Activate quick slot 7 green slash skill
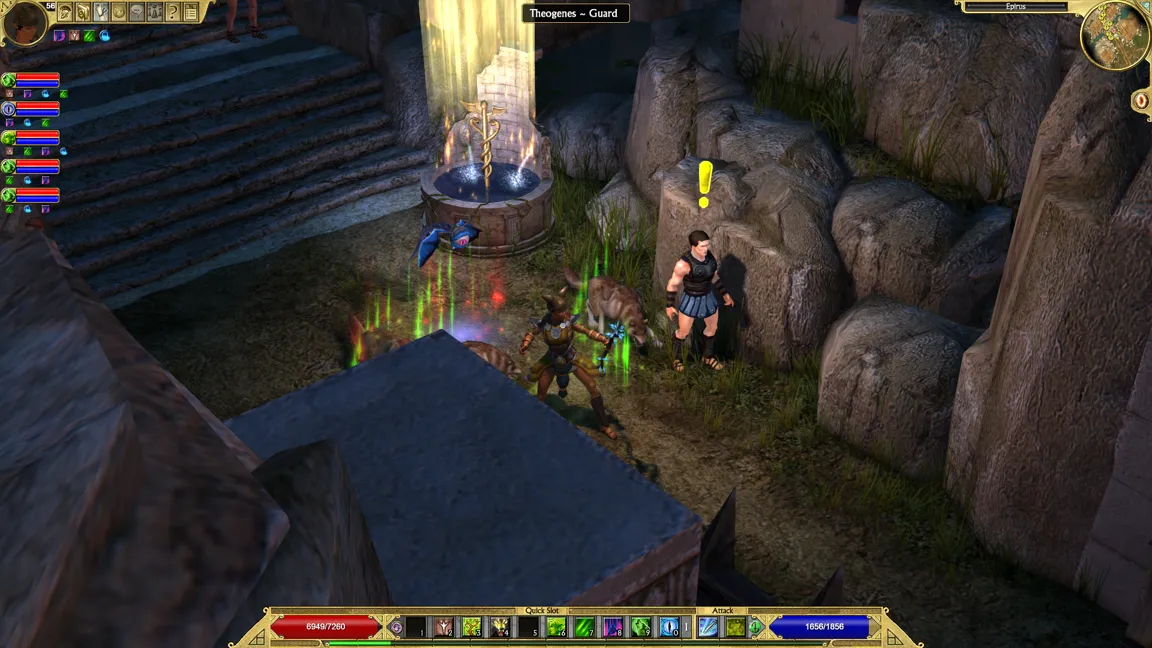Image resolution: width=1152 pixels, height=648 pixels. pyautogui.click(x=584, y=627)
